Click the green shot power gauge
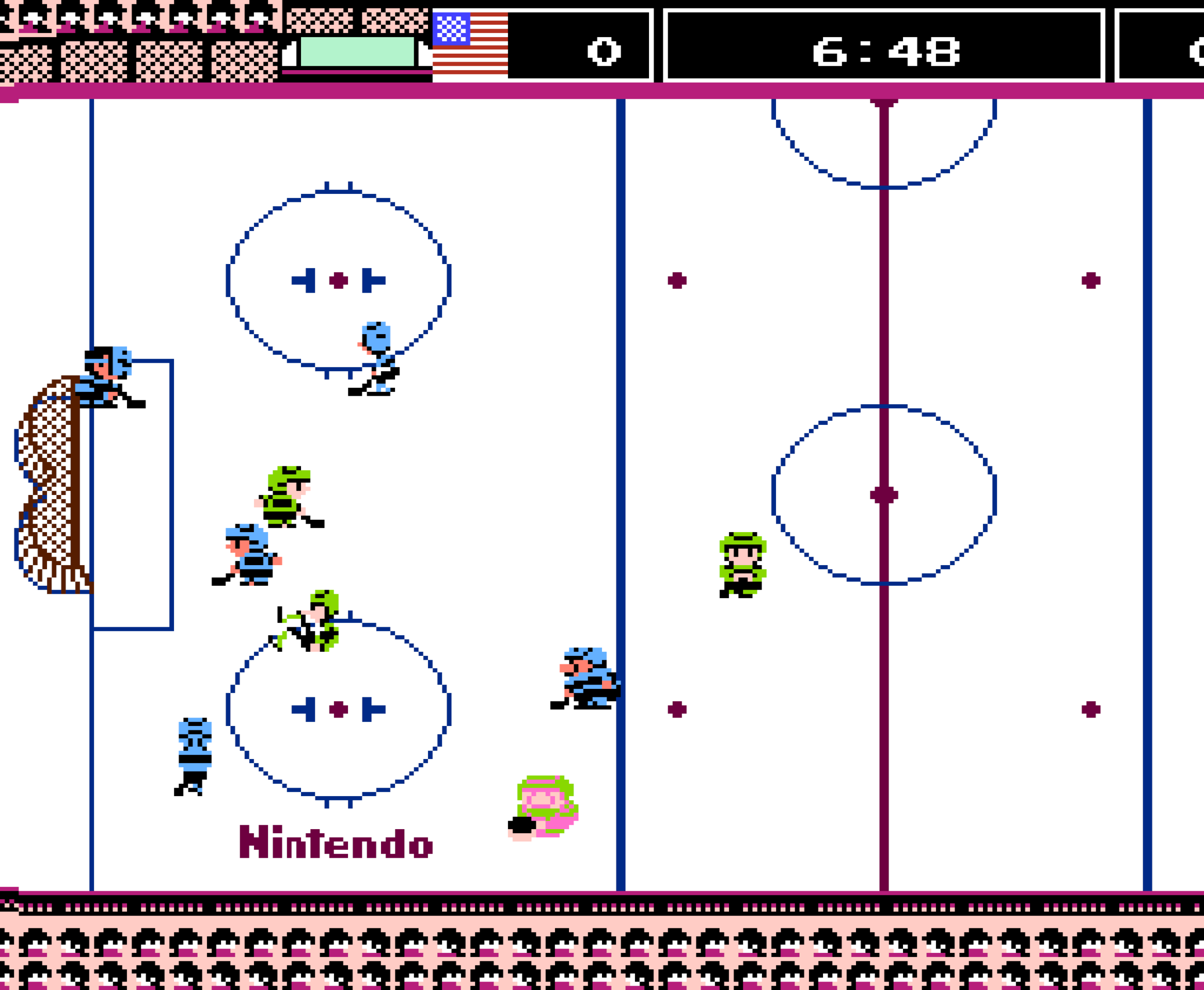The image size is (1204, 990). [x=358, y=50]
